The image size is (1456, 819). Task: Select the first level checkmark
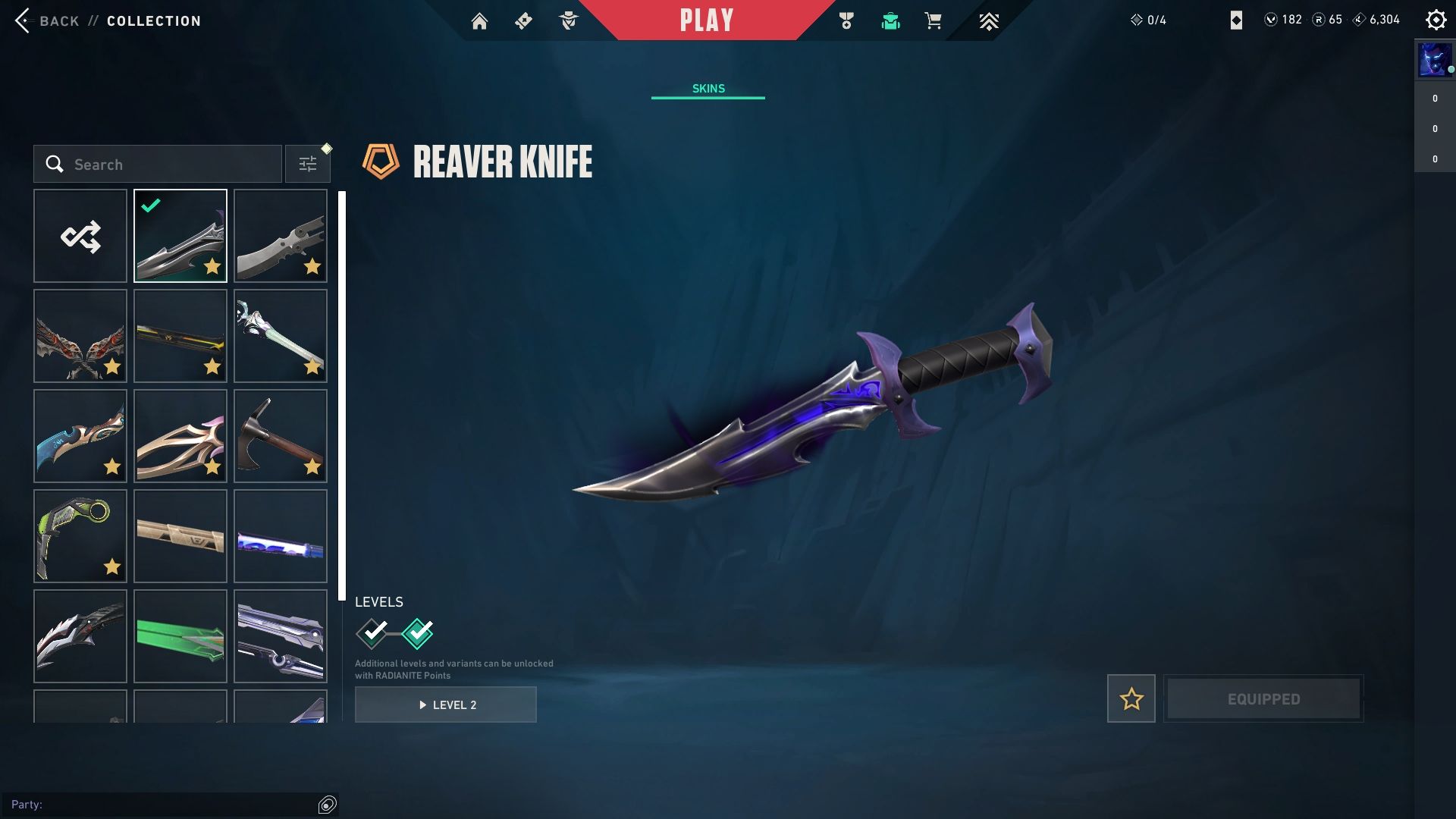[372, 633]
